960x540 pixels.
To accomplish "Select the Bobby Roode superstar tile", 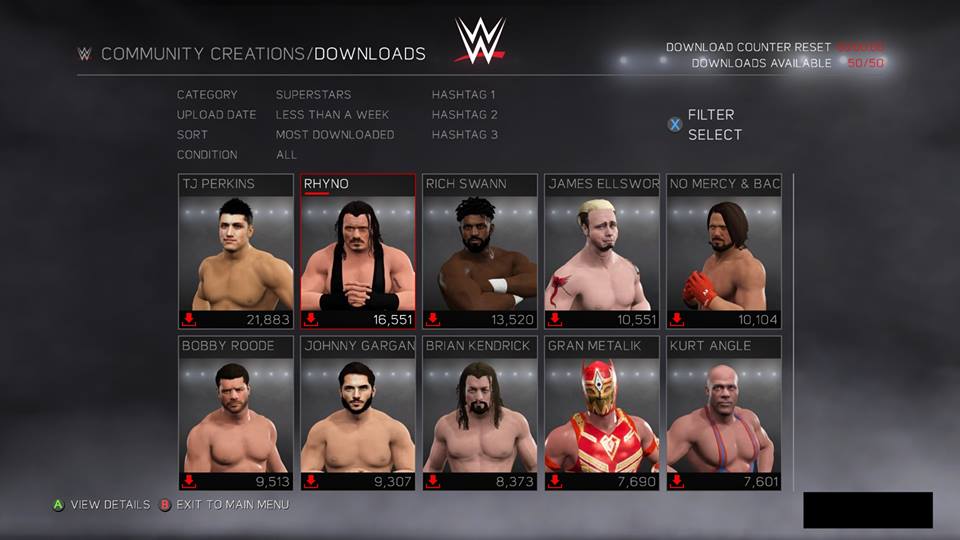I will [236, 413].
